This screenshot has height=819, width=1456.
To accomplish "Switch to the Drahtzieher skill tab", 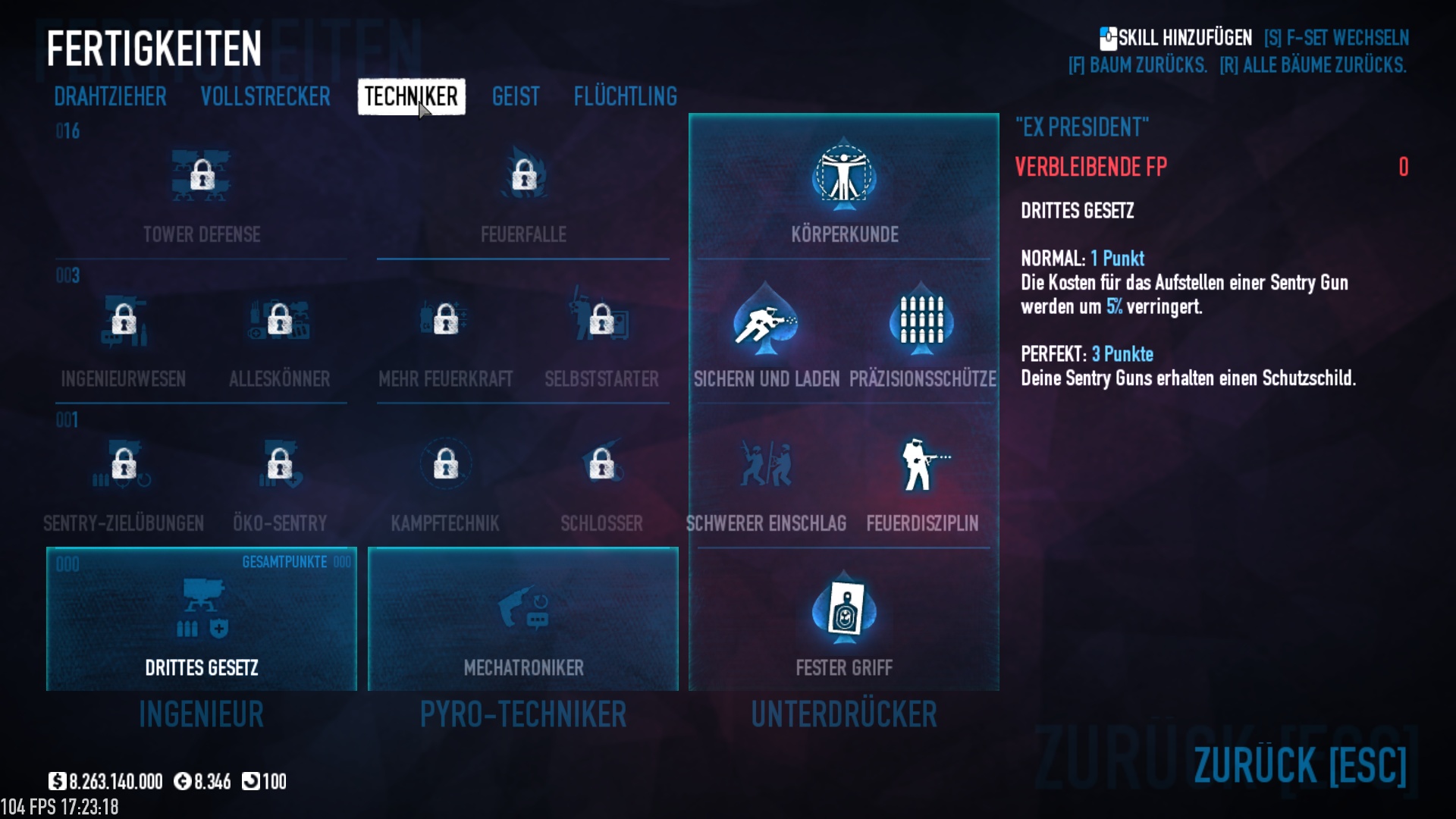I will point(110,97).
